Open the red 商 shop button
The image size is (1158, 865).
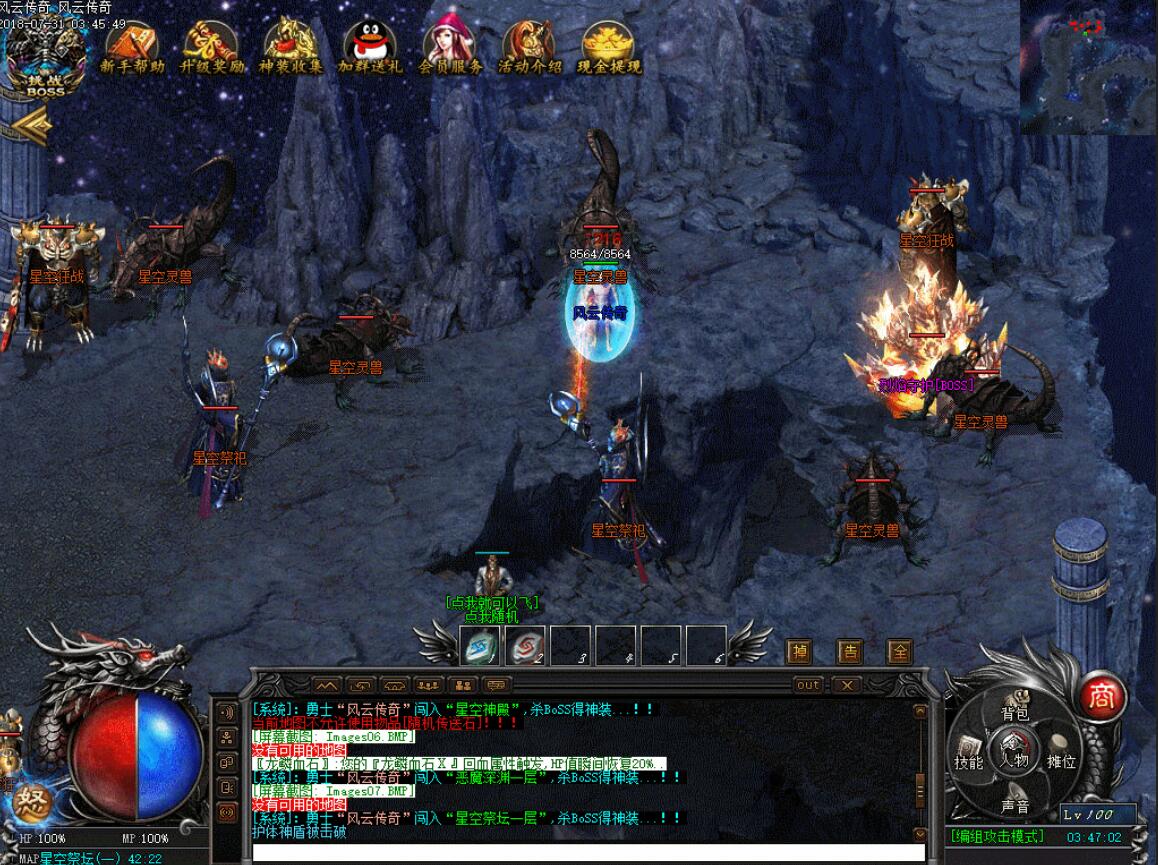pos(1101,694)
